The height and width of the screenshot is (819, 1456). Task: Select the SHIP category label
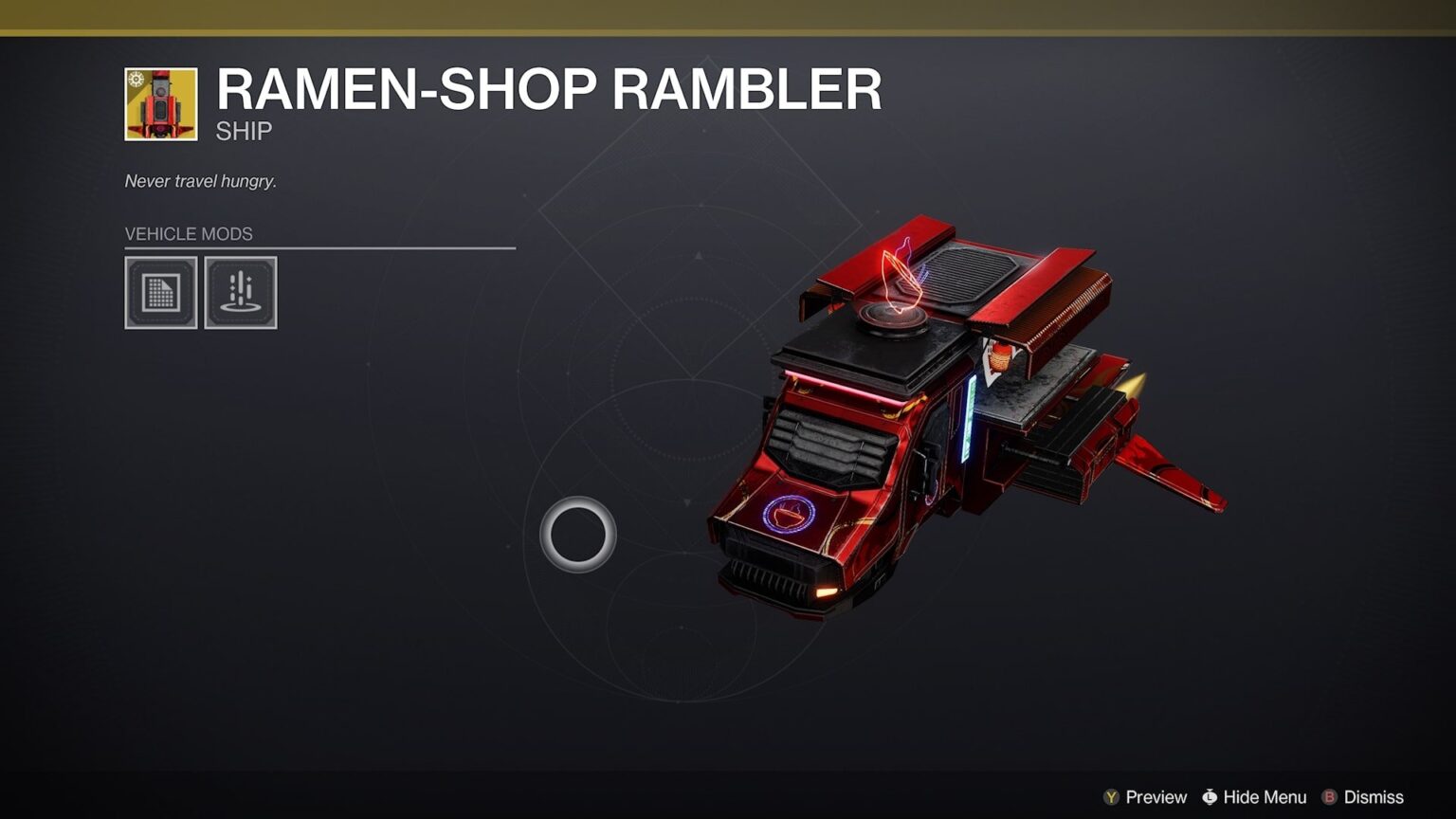(245, 130)
